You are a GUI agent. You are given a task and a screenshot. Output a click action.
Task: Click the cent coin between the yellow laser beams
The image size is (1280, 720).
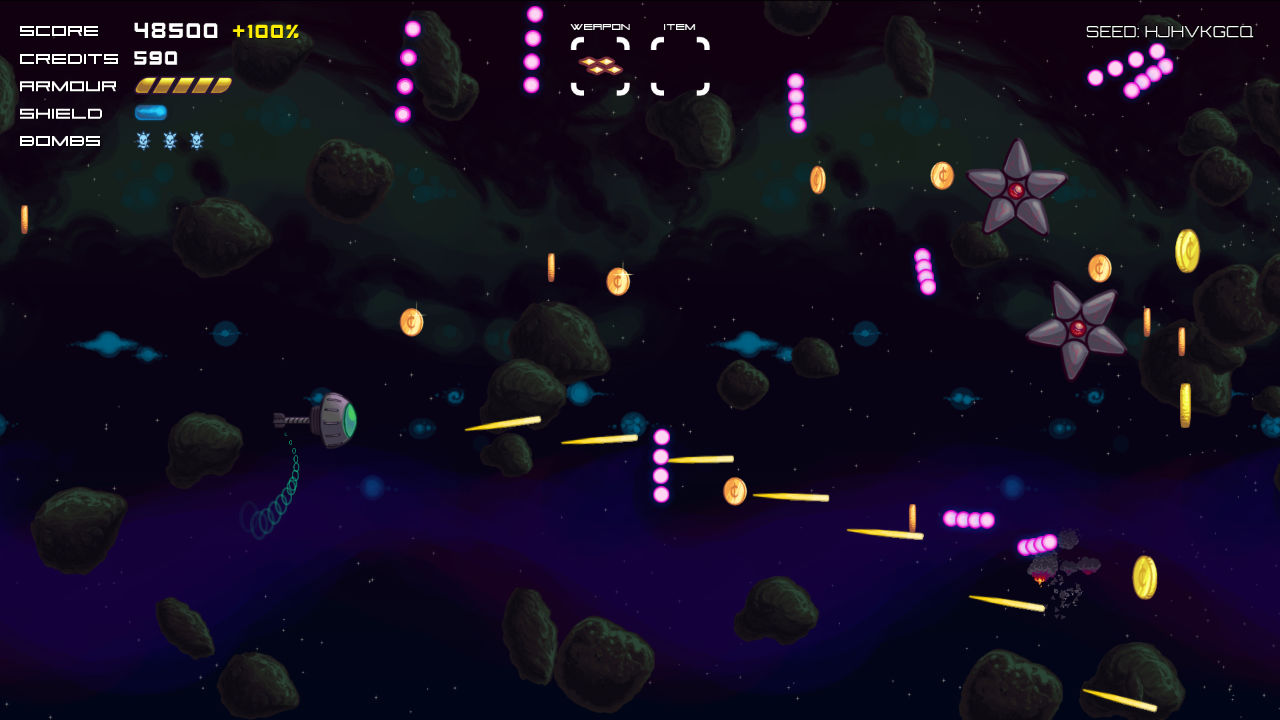coord(733,490)
